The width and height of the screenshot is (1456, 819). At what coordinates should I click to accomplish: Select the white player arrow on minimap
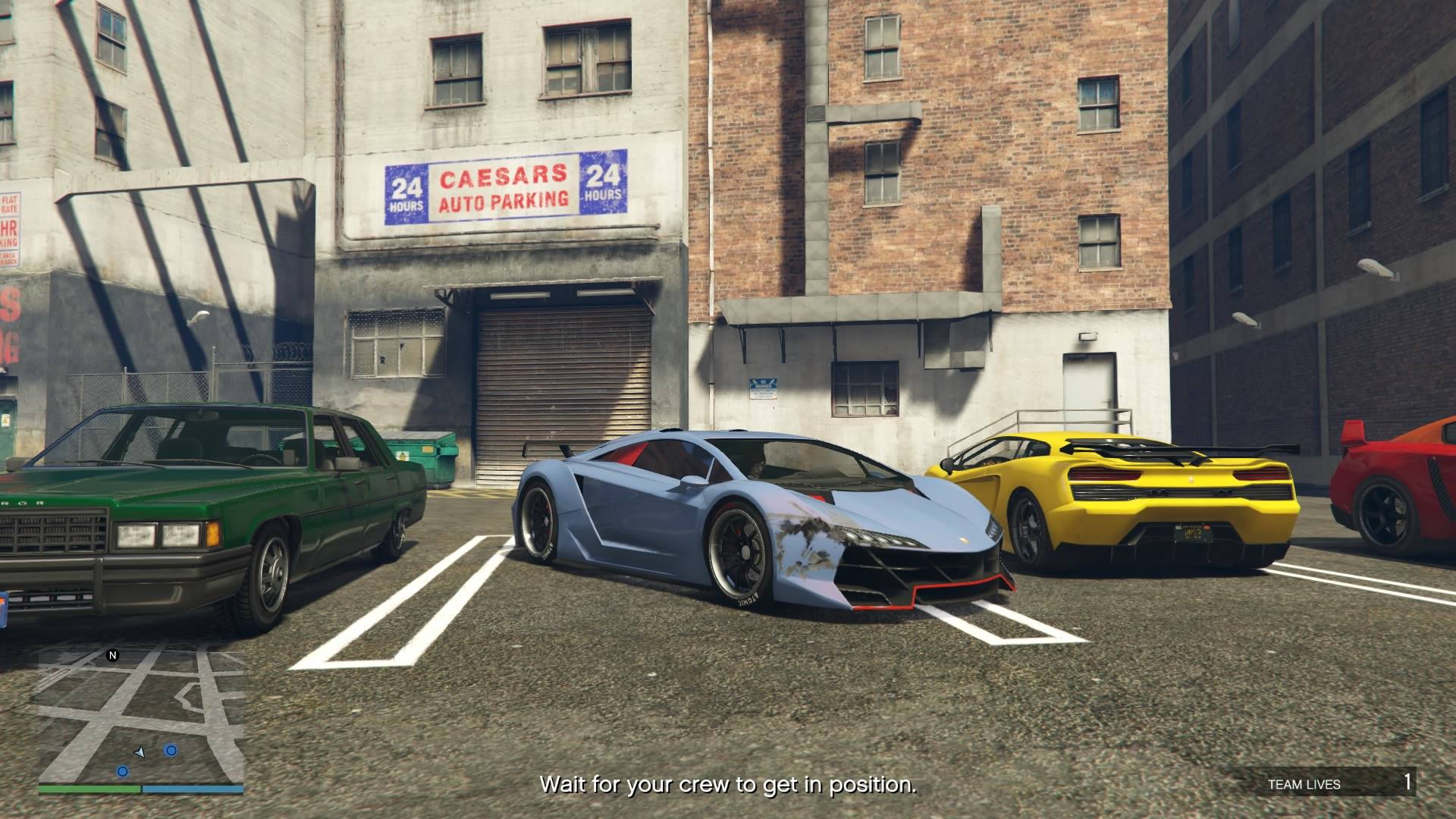(140, 753)
